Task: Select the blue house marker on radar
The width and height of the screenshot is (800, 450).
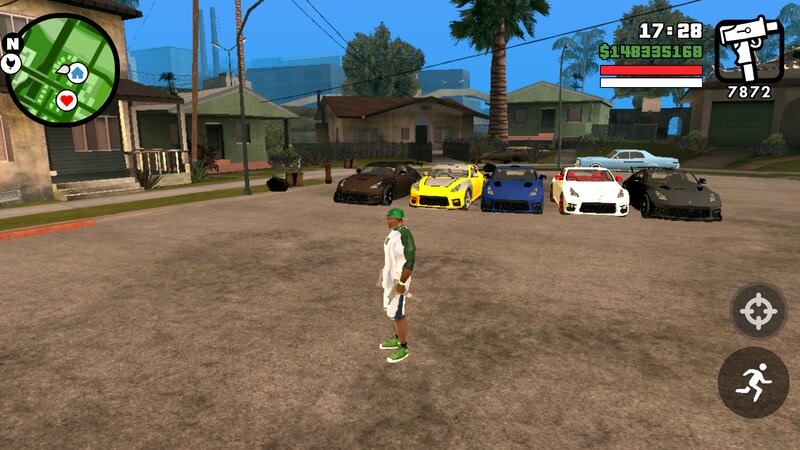Action: click(x=77, y=73)
